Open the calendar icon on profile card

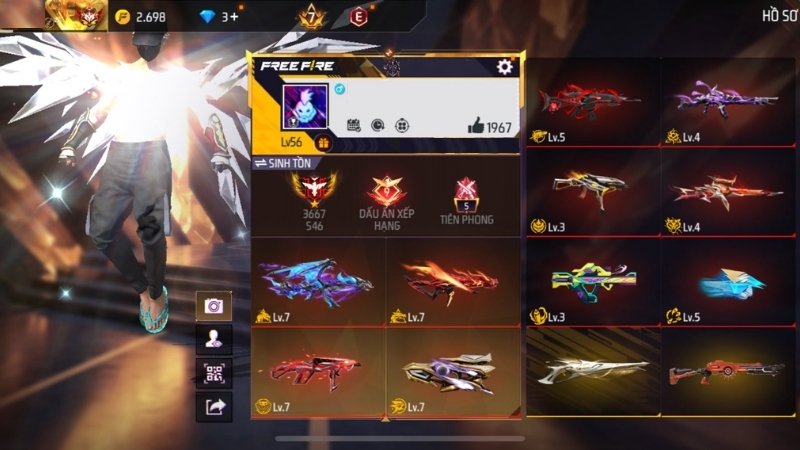tap(353, 126)
